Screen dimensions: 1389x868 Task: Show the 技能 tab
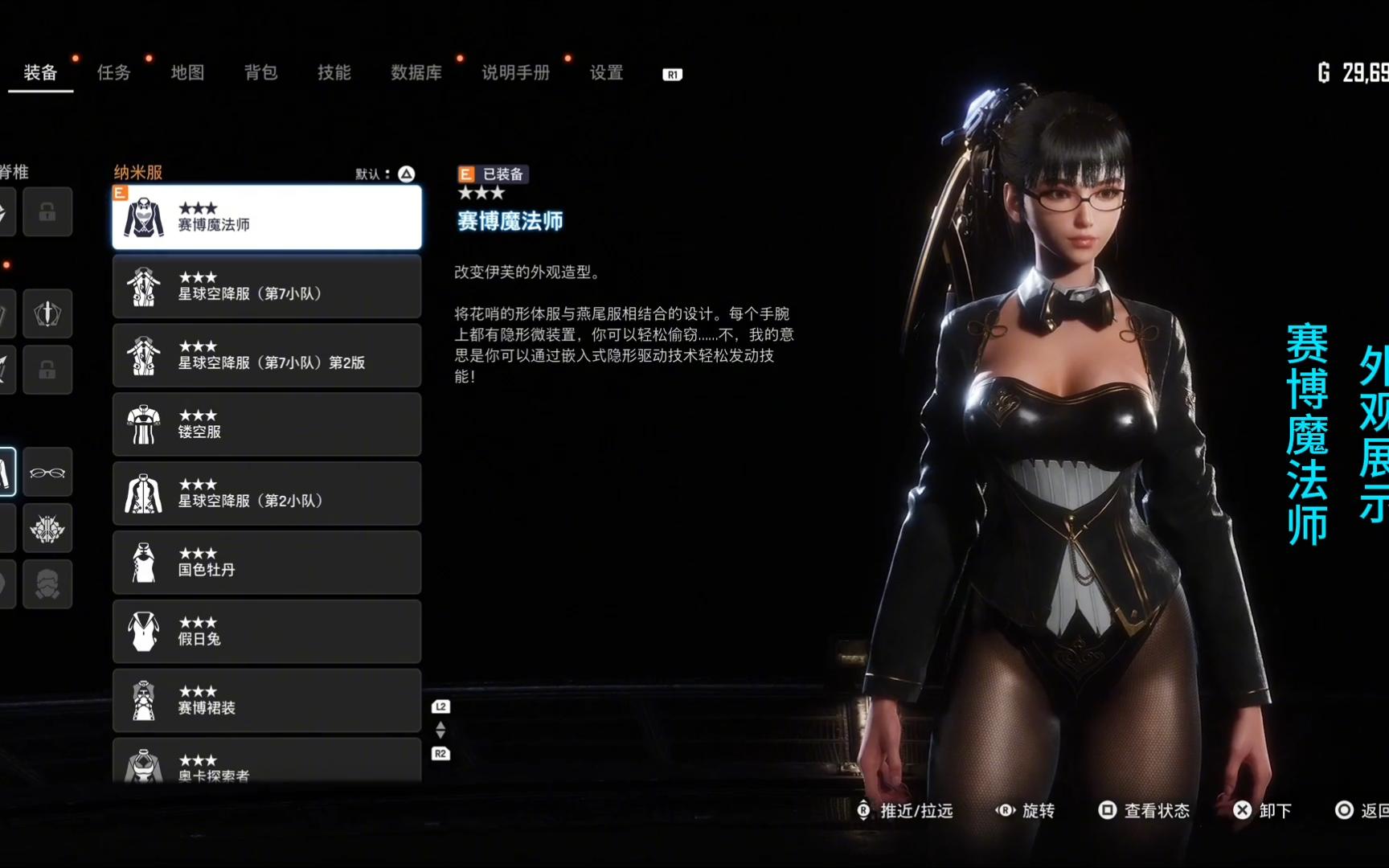[x=334, y=73]
